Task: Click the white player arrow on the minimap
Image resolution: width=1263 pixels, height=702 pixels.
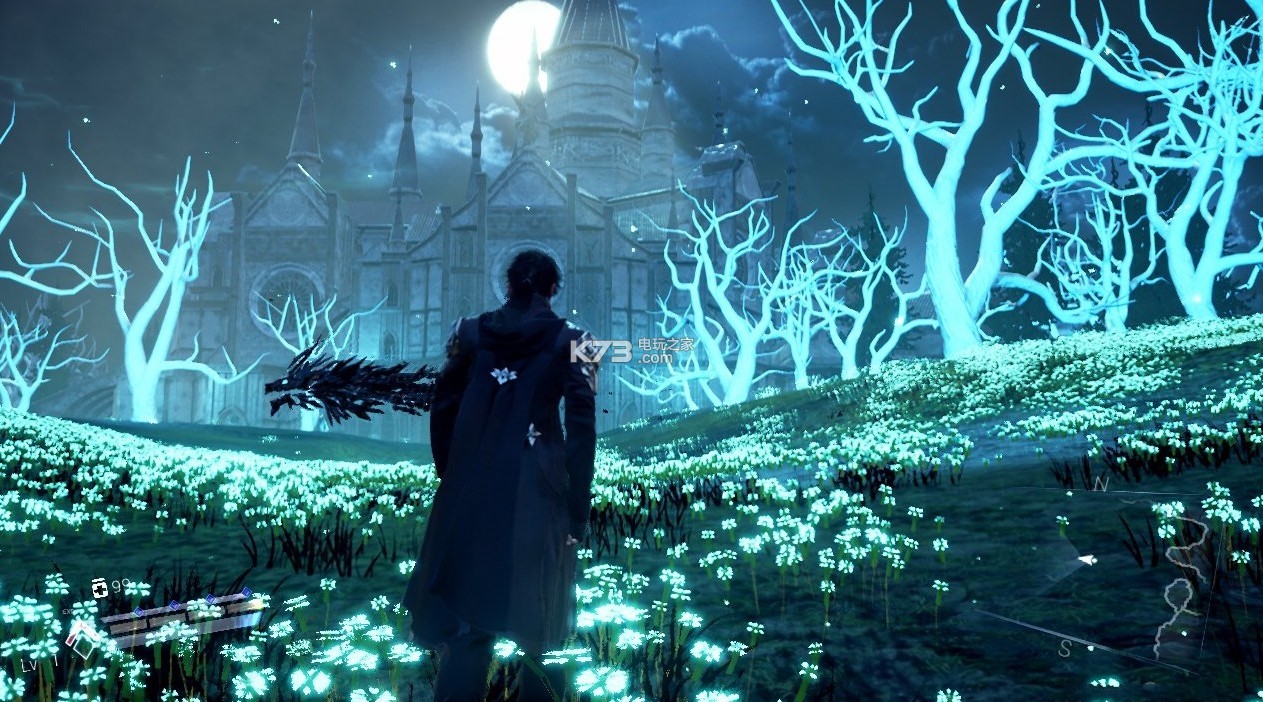Action: (x=1086, y=560)
